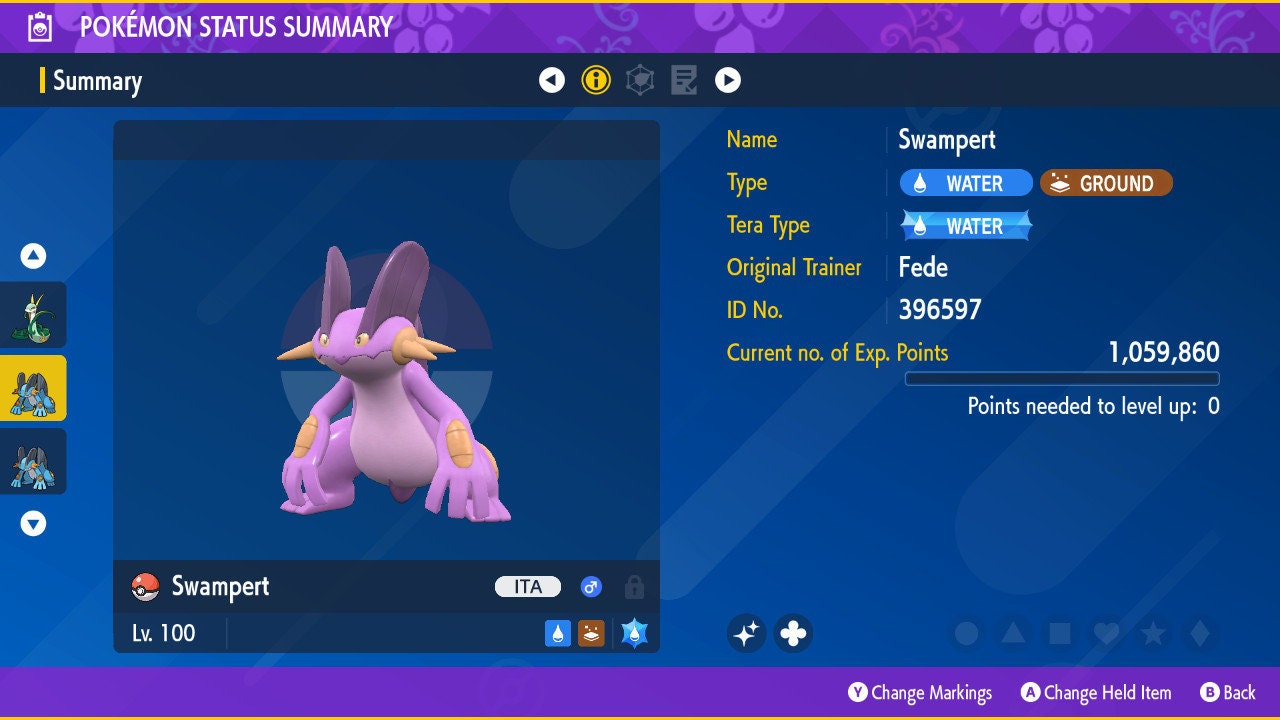The image size is (1280, 720).
Task: Switch to the stats hexagon tab
Action: coord(640,80)
